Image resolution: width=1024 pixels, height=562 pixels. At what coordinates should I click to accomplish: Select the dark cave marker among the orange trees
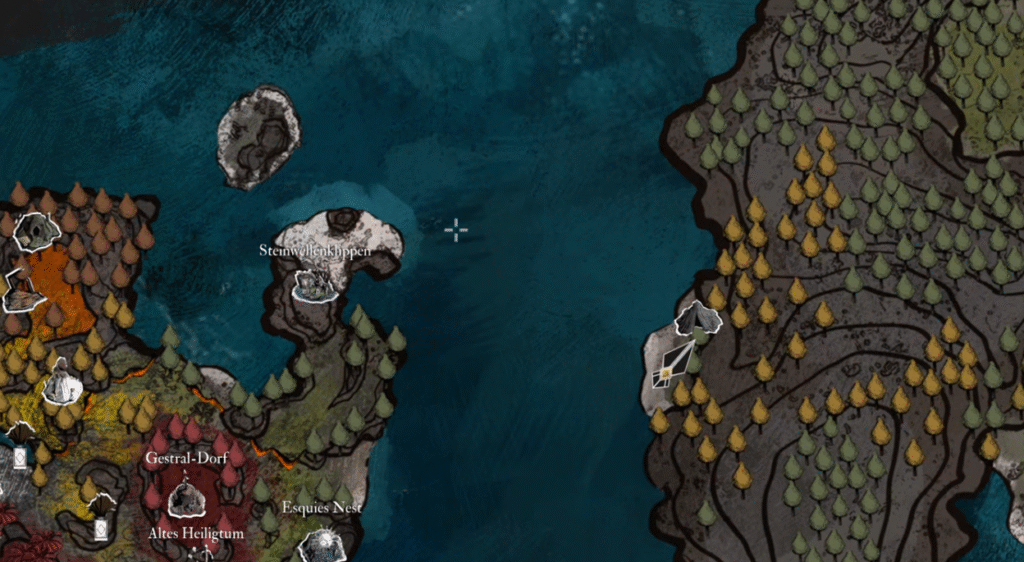pos(39,232)
